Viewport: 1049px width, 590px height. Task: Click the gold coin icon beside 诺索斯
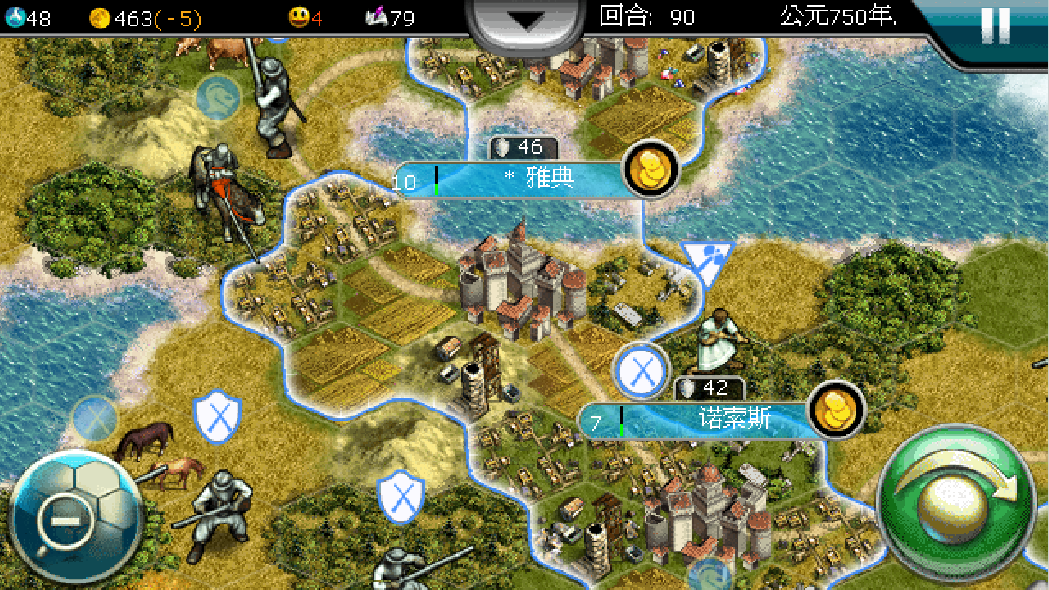pyautogui.click(x=836, y=409)
